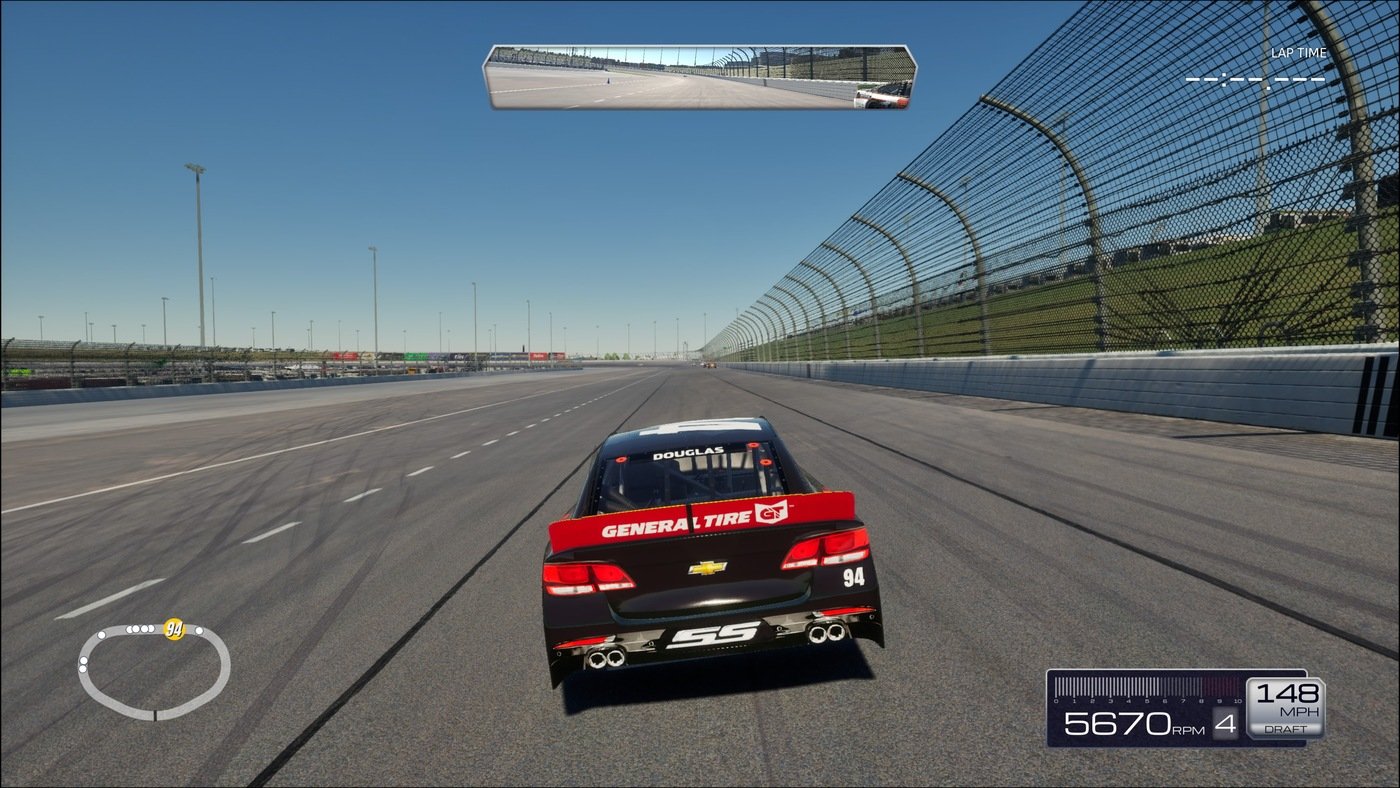Click the gear indicator showing 4
This screenshot has width=1400, height=788.
[x=1225, y=727]
